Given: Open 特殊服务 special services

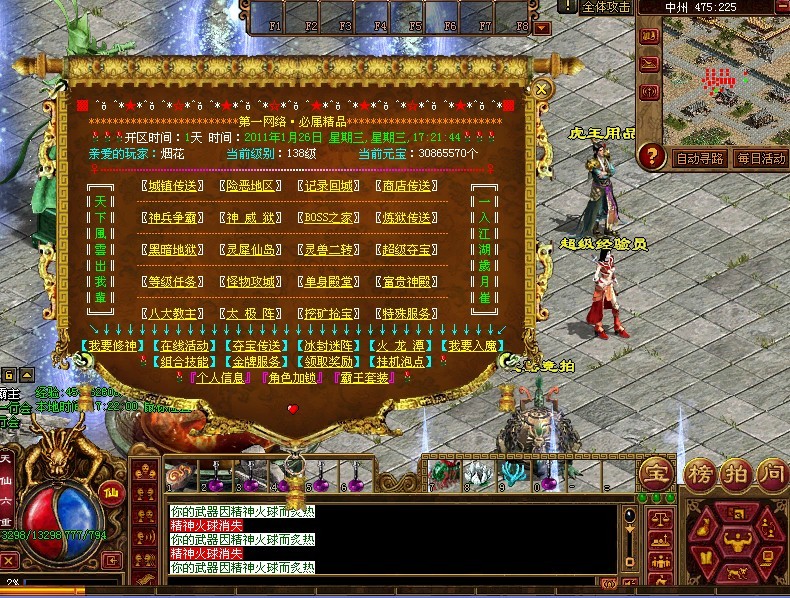Looking at the screenshot, I should coord(407,313).
